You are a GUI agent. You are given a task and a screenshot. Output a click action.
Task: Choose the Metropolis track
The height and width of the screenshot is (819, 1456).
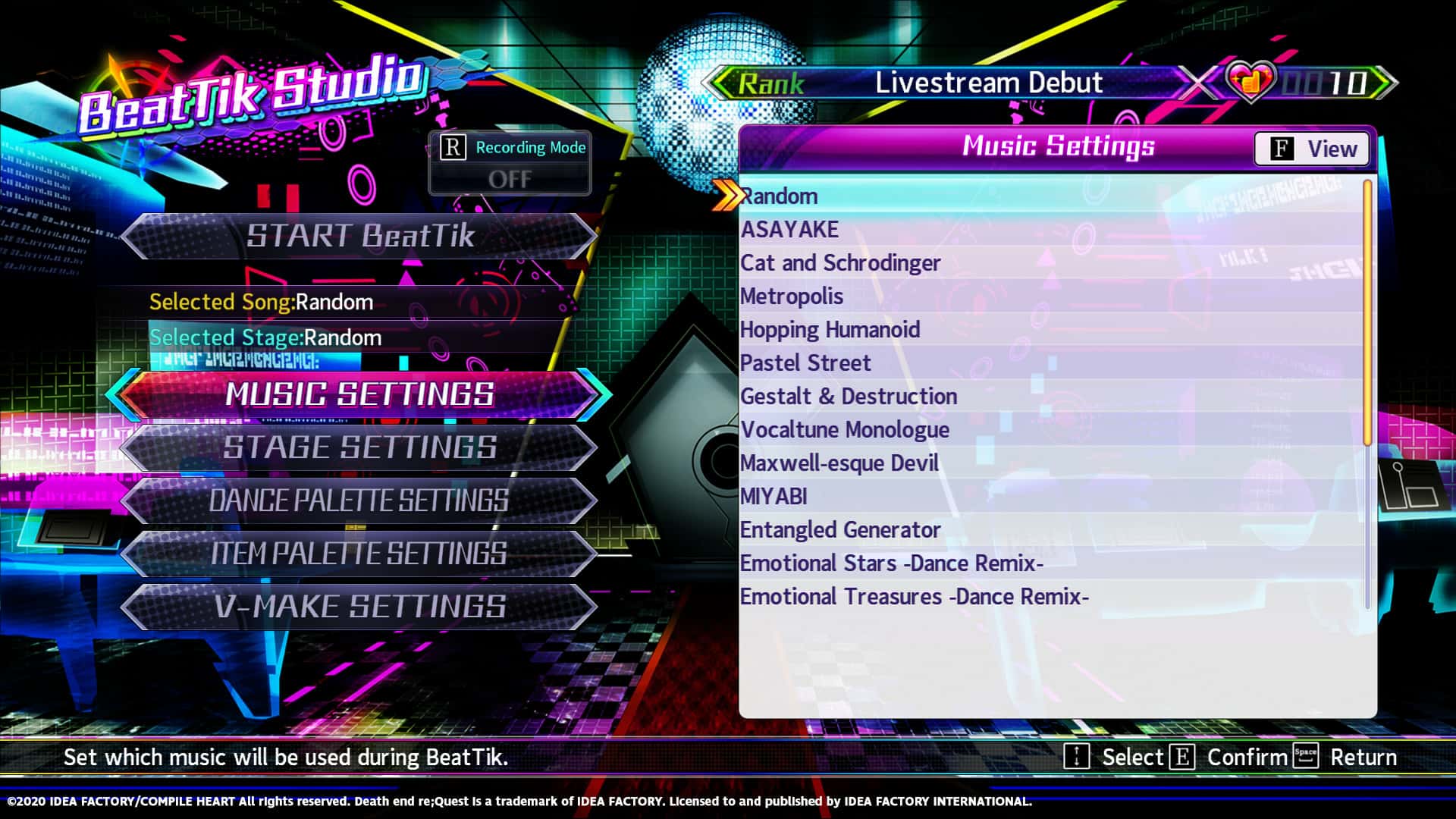(791, 296)
